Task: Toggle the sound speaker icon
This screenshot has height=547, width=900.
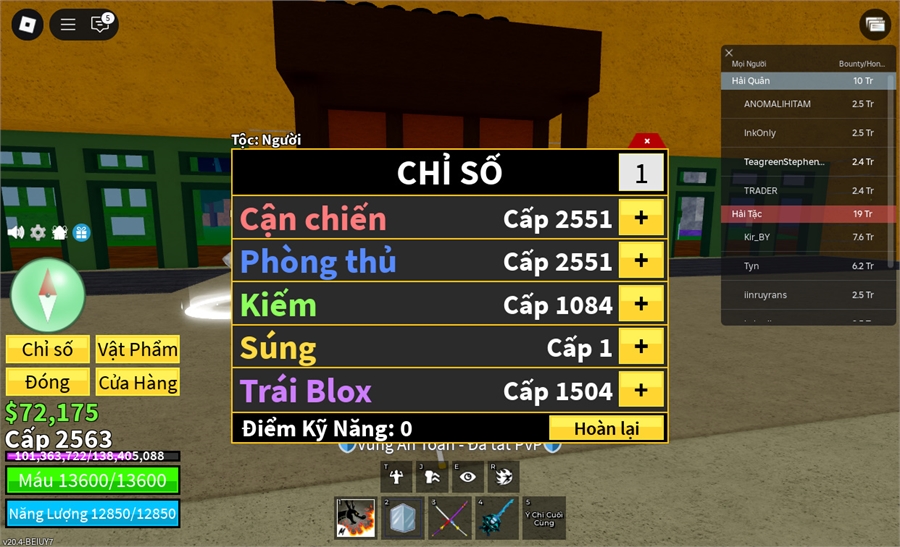Action: (x=16, y=232)
